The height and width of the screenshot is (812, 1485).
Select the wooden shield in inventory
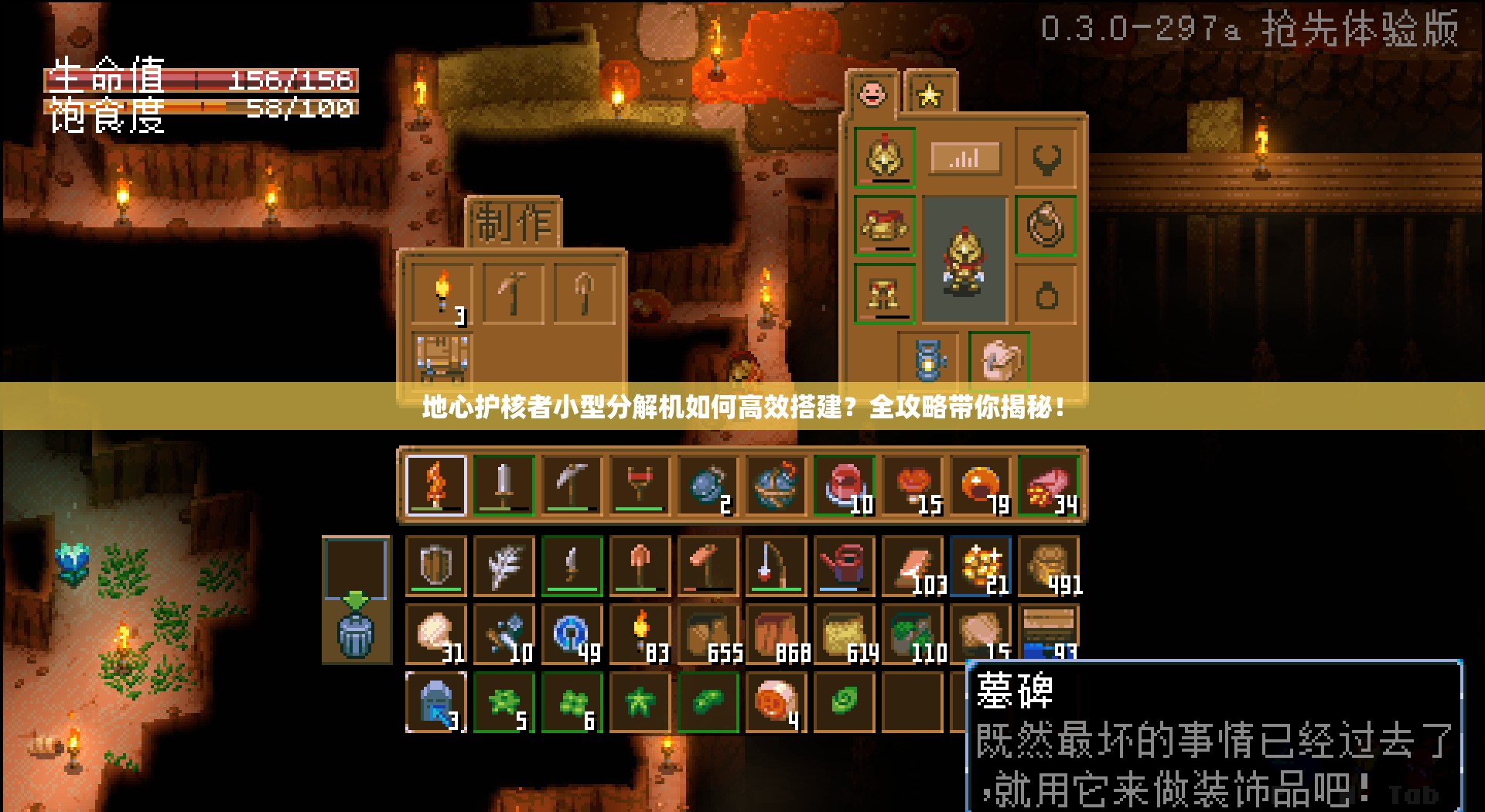pyautogui.click(x=435, y=565)
